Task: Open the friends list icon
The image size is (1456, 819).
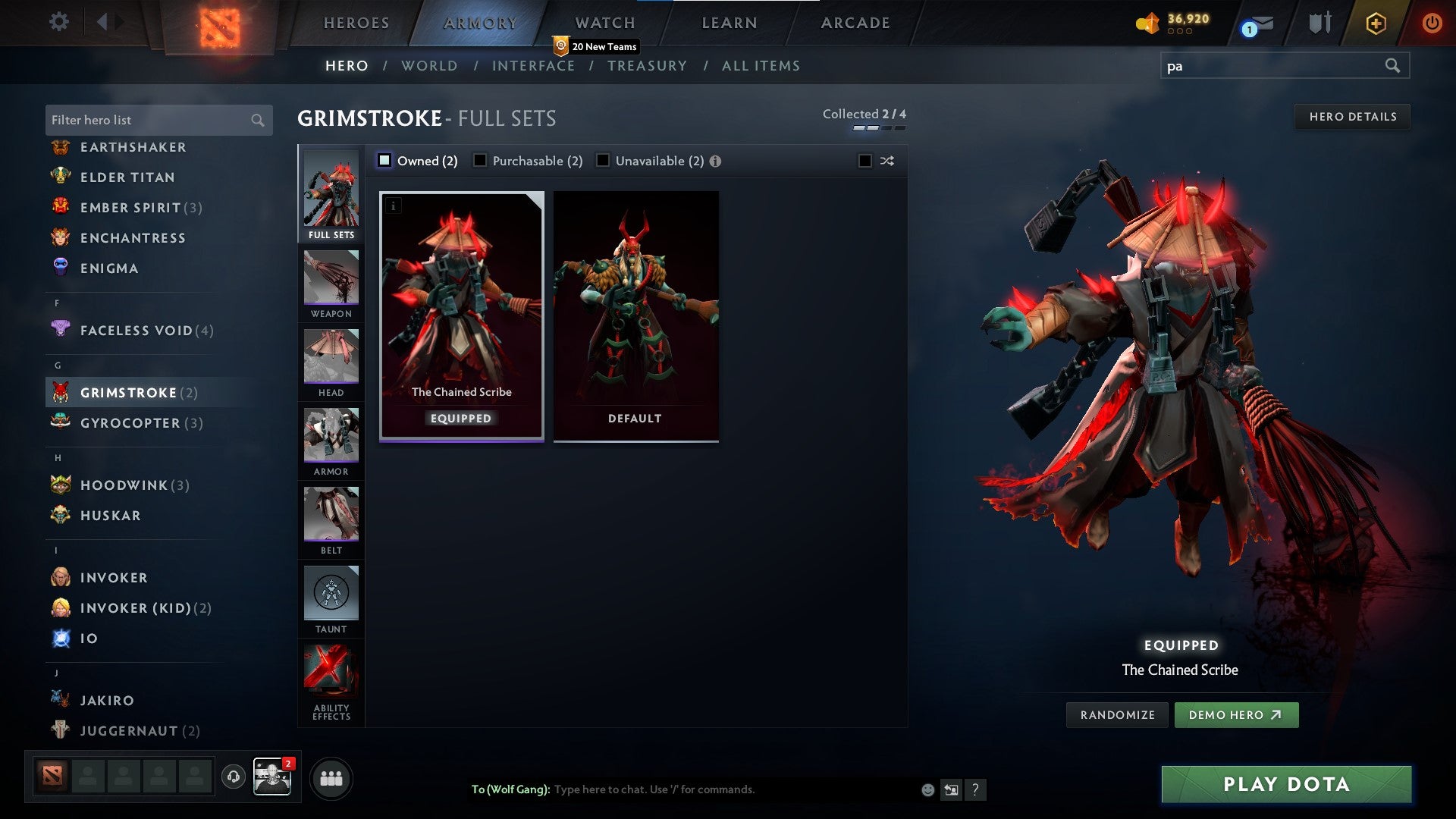Action: [x=330, y=777]
